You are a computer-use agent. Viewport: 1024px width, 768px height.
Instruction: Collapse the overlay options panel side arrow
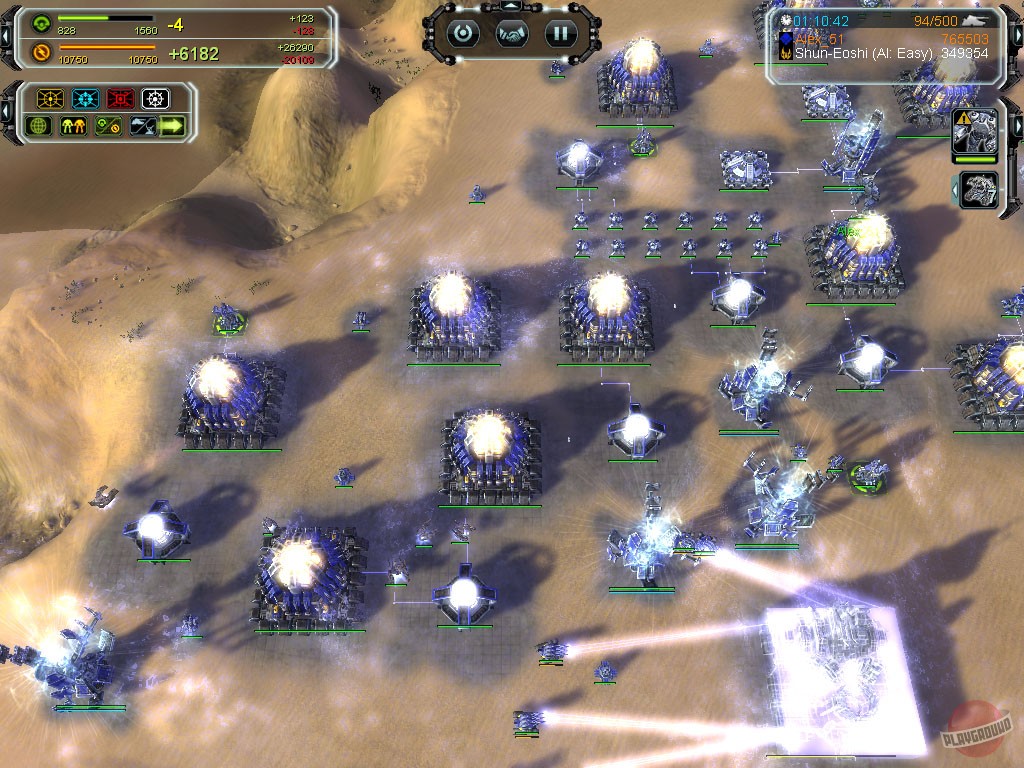(x=6, y=112)
